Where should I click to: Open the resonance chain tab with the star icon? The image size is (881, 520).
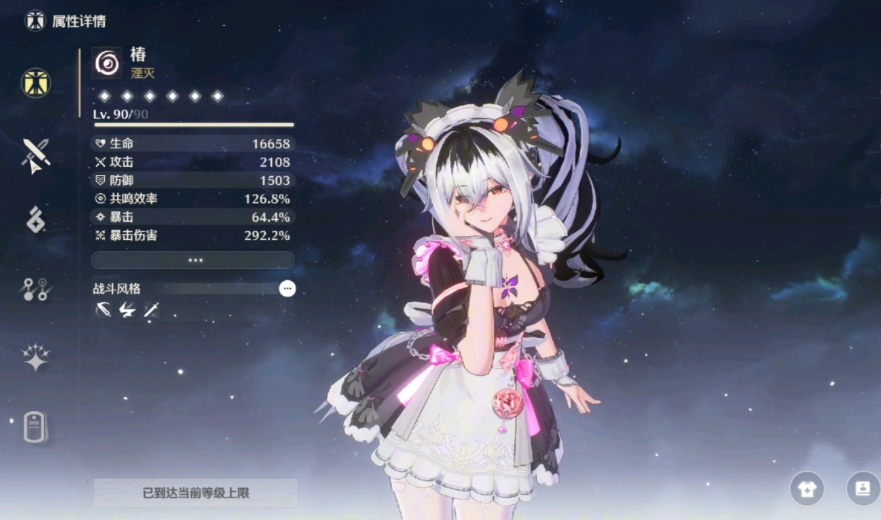(x=36, y=358)
